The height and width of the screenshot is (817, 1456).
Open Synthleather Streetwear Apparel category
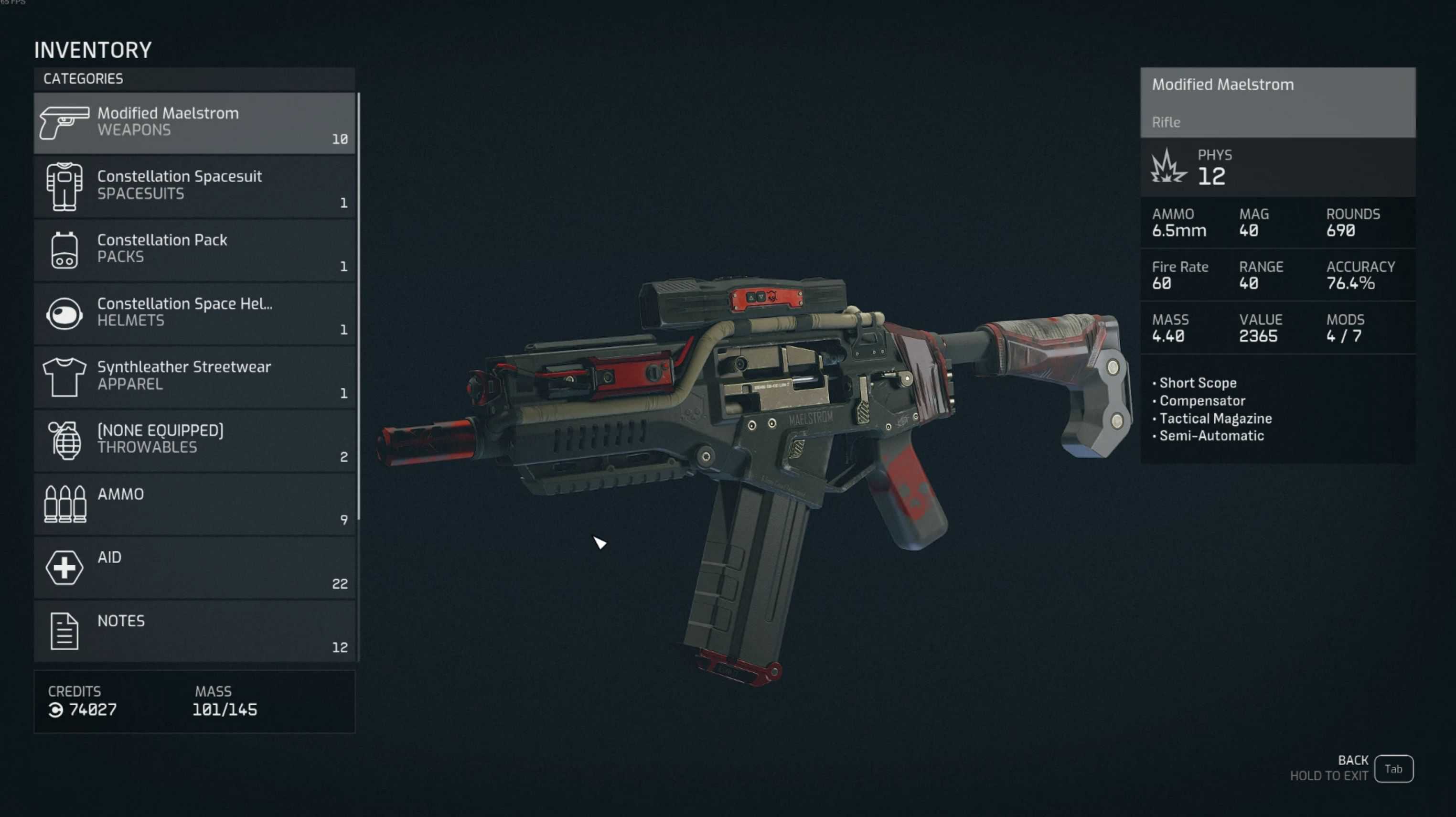tap(194, 376)
